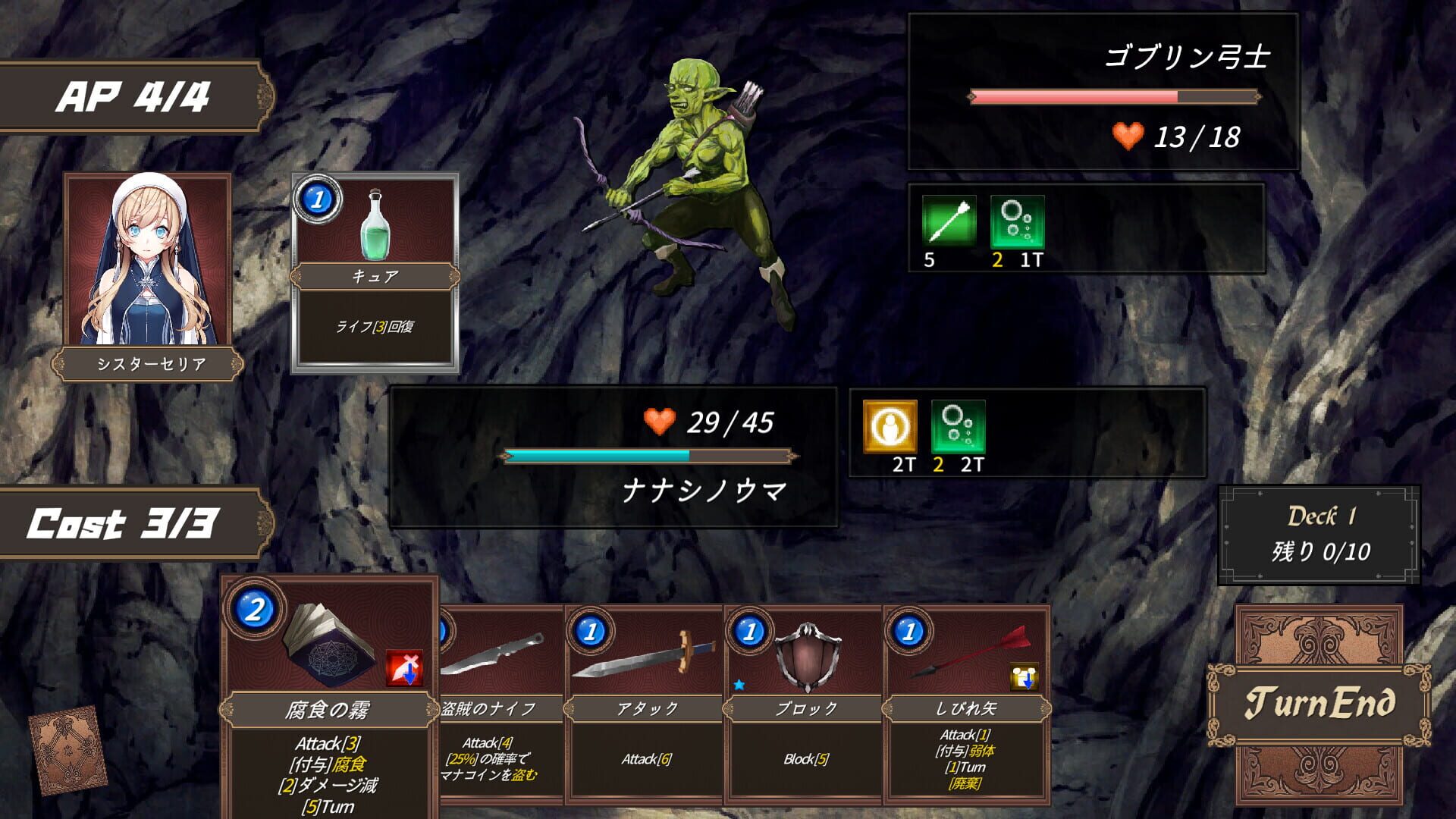This screenshot has height=819, width=1456.
Task: Click the goblin archer's HP bar
Action: [x=1111, y=96]
